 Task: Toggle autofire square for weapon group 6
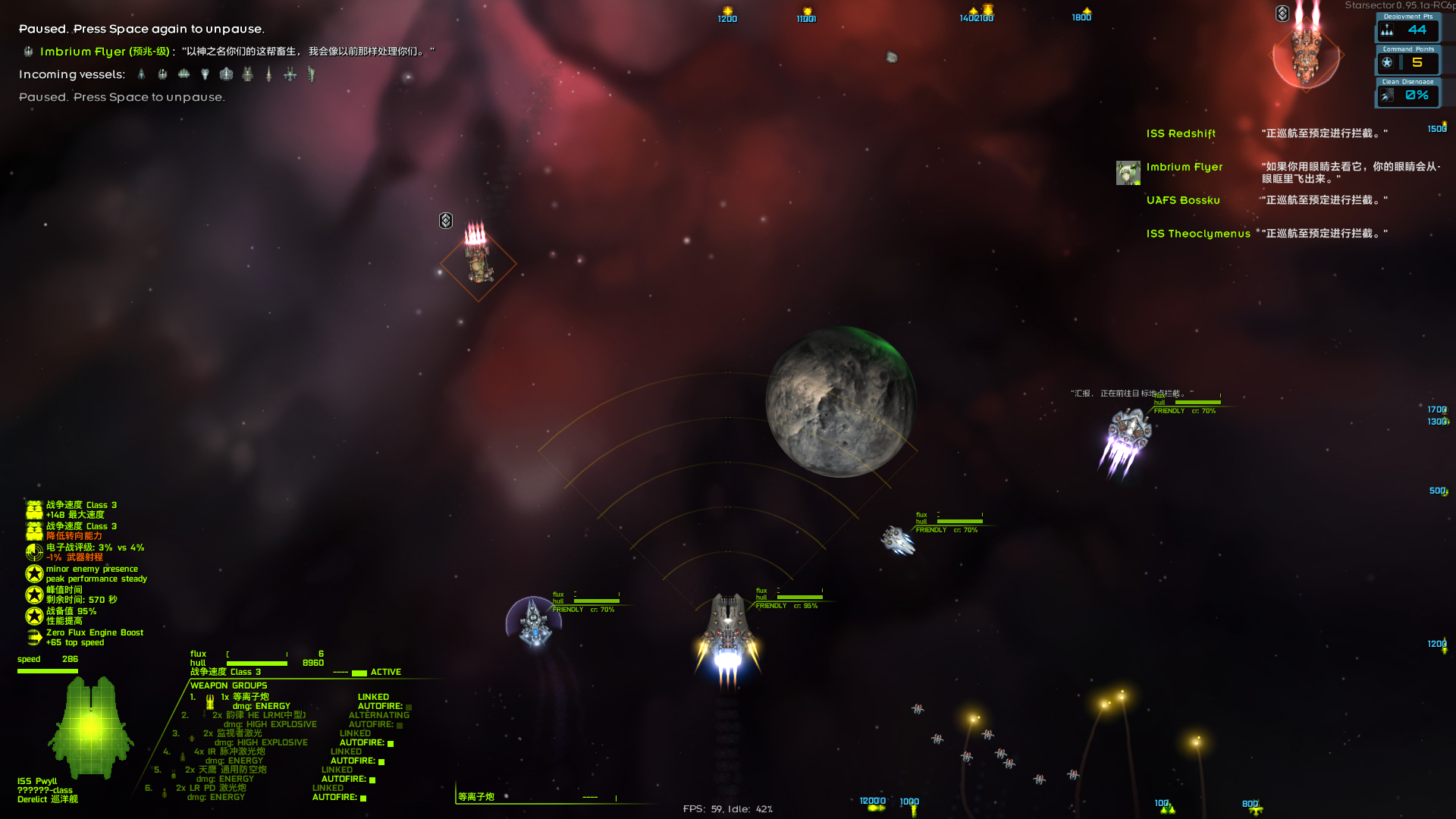coord(363,798)
